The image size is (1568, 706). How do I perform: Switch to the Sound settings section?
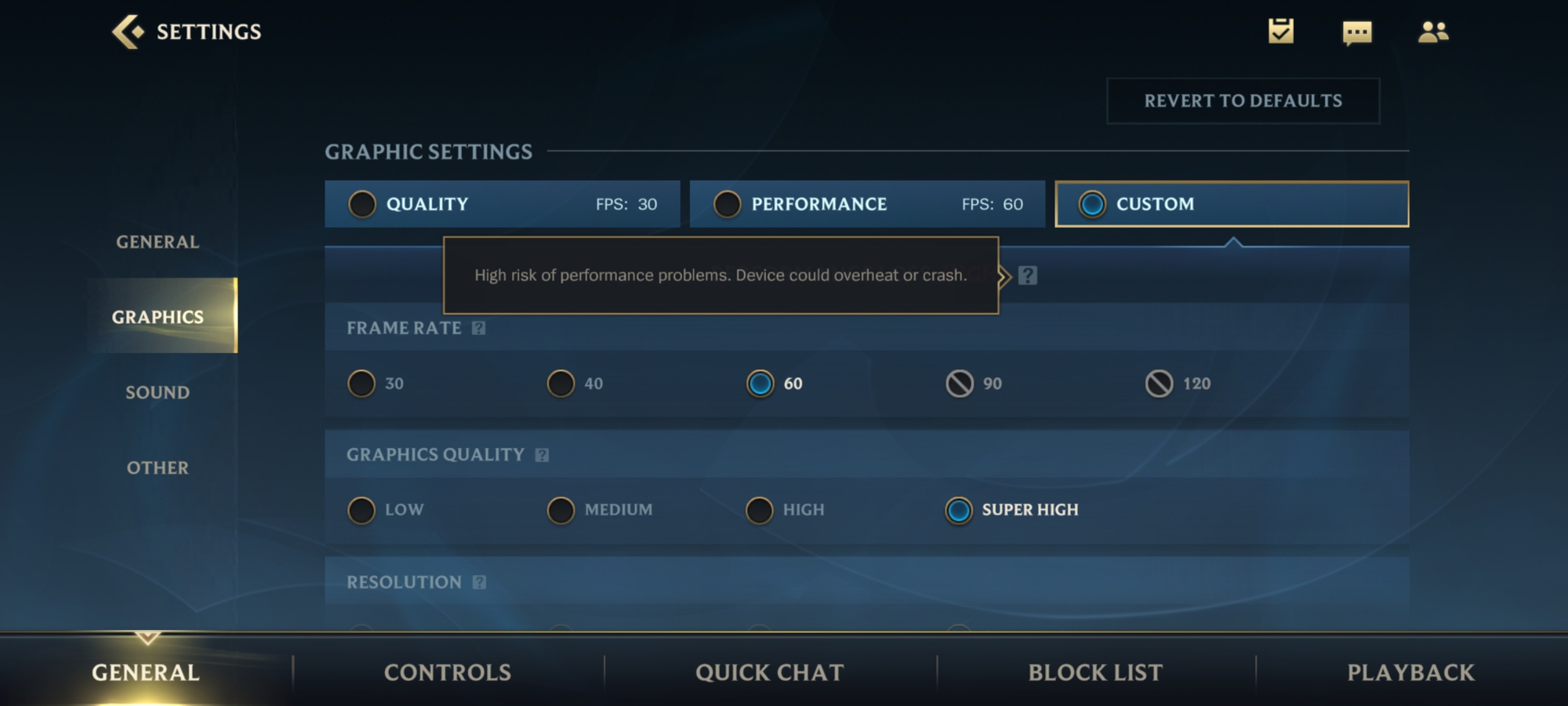pyautogui.click(x=158, y=392)
